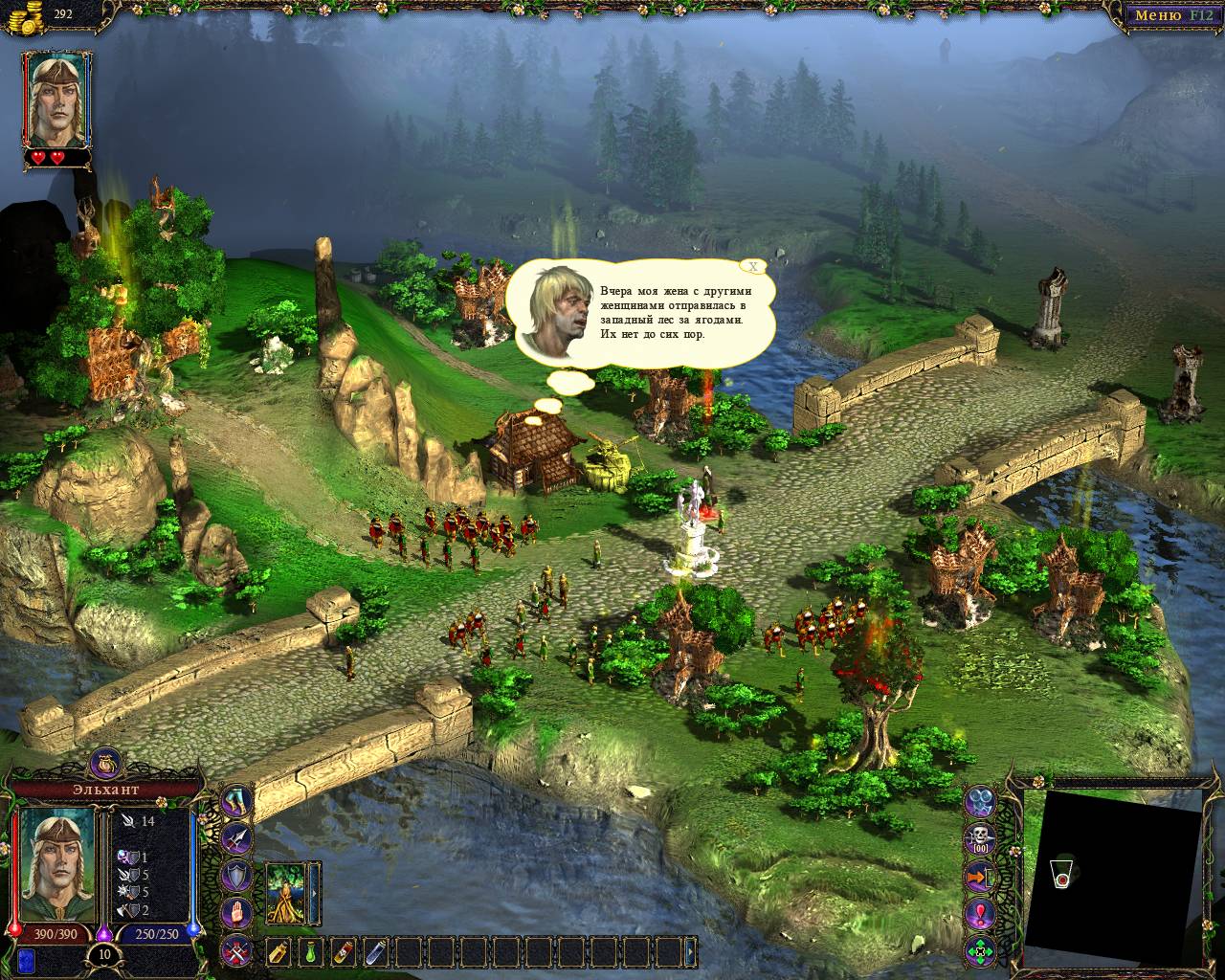Choose the arrow attack command
The height and width of the screenshot is (980, 1225).
237,838
